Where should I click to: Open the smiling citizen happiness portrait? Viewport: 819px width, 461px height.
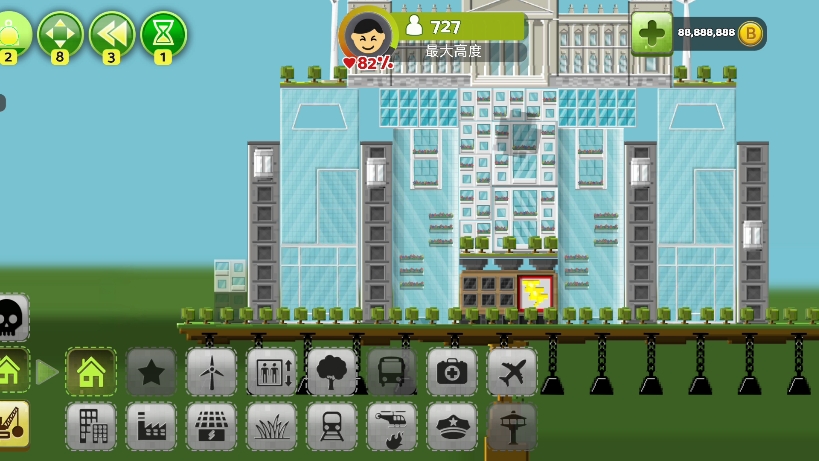coord(367,34)
